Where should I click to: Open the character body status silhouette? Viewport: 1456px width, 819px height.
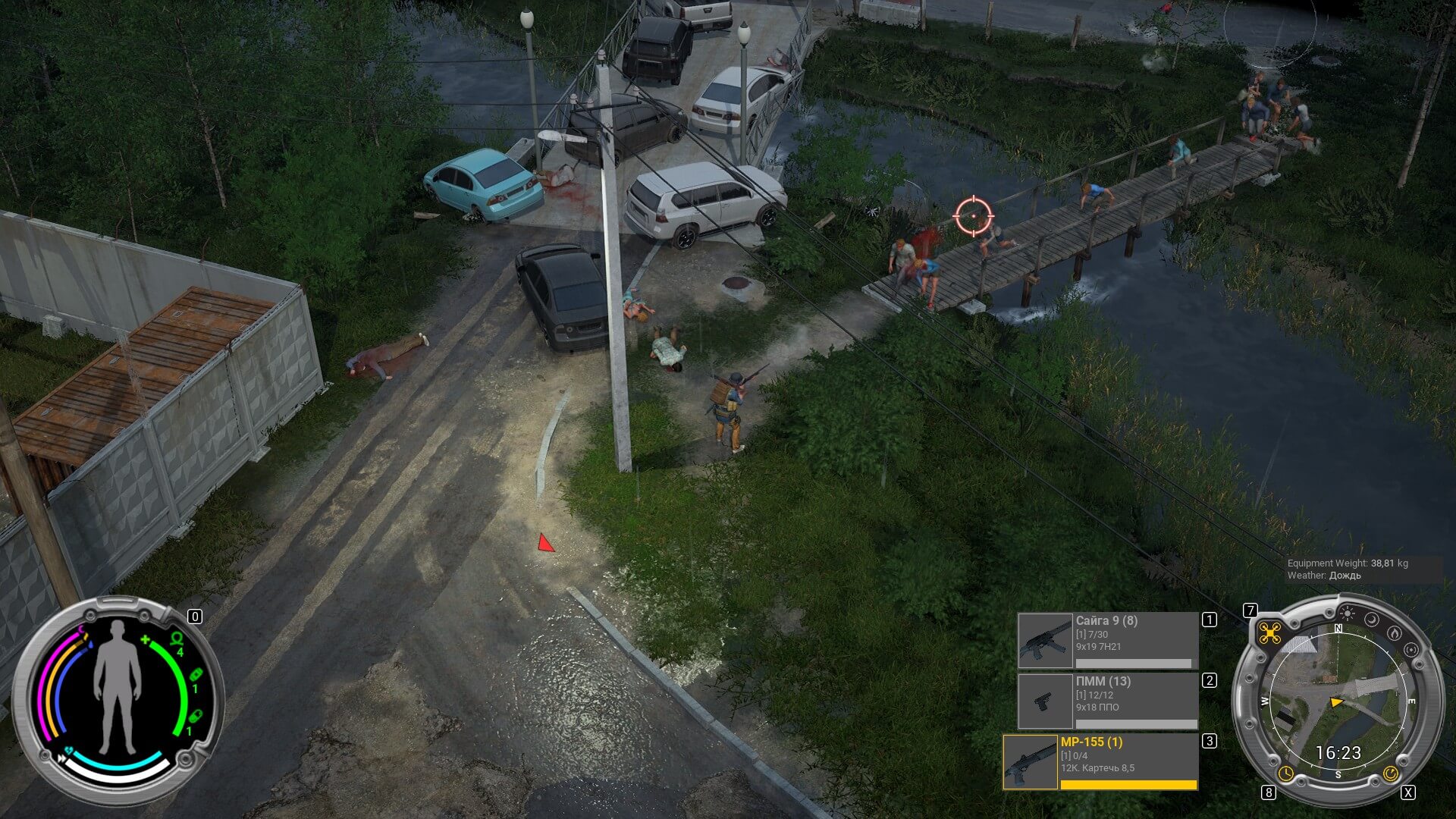pyautogui.click(x=117, y=686)
